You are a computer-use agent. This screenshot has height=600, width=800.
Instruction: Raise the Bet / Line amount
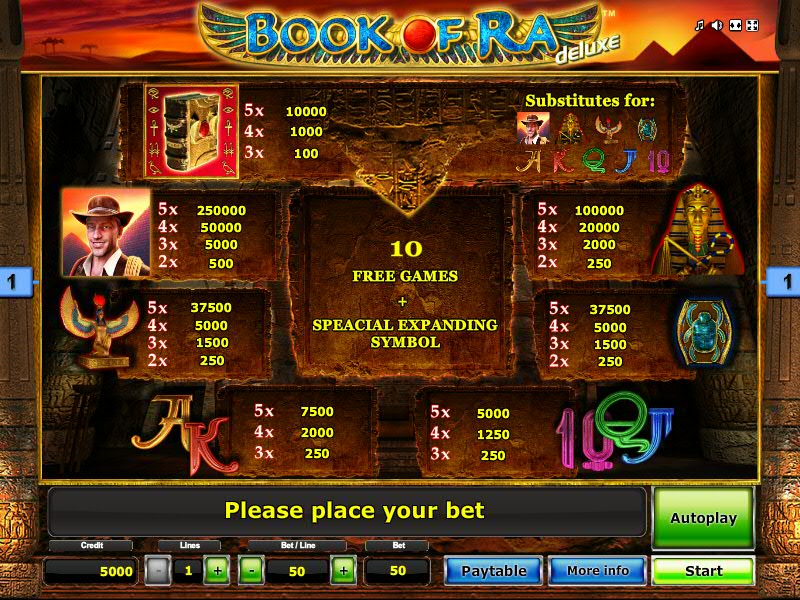pos(343,571)
